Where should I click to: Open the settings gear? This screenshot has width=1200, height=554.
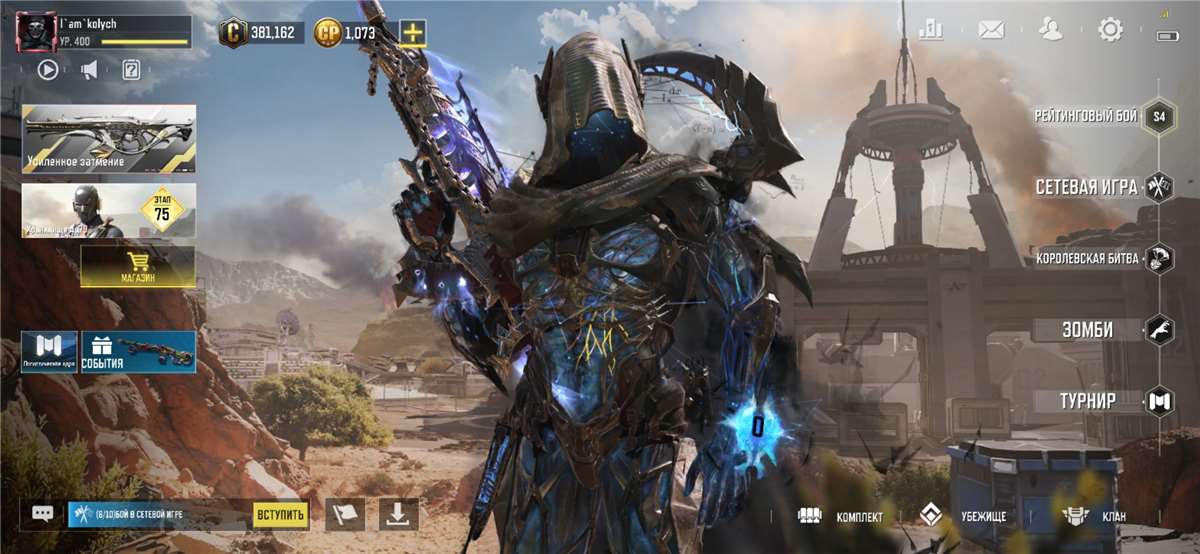pyautogui.click(x=1110, y=29)
